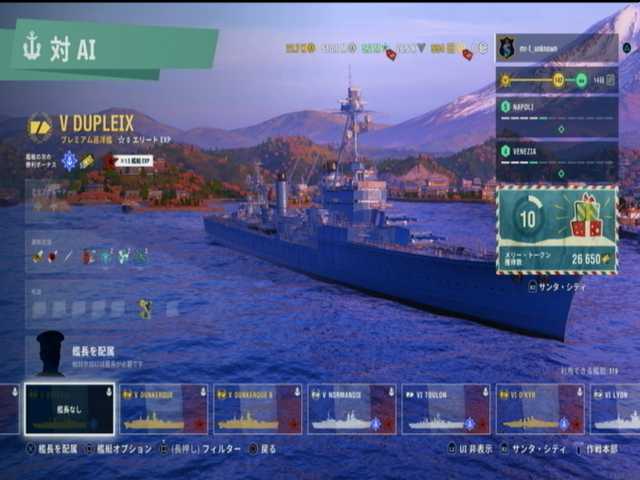640x480 pixels.
Task: Open the campaign progress bar panel
Action: click(x=557, y=80)
